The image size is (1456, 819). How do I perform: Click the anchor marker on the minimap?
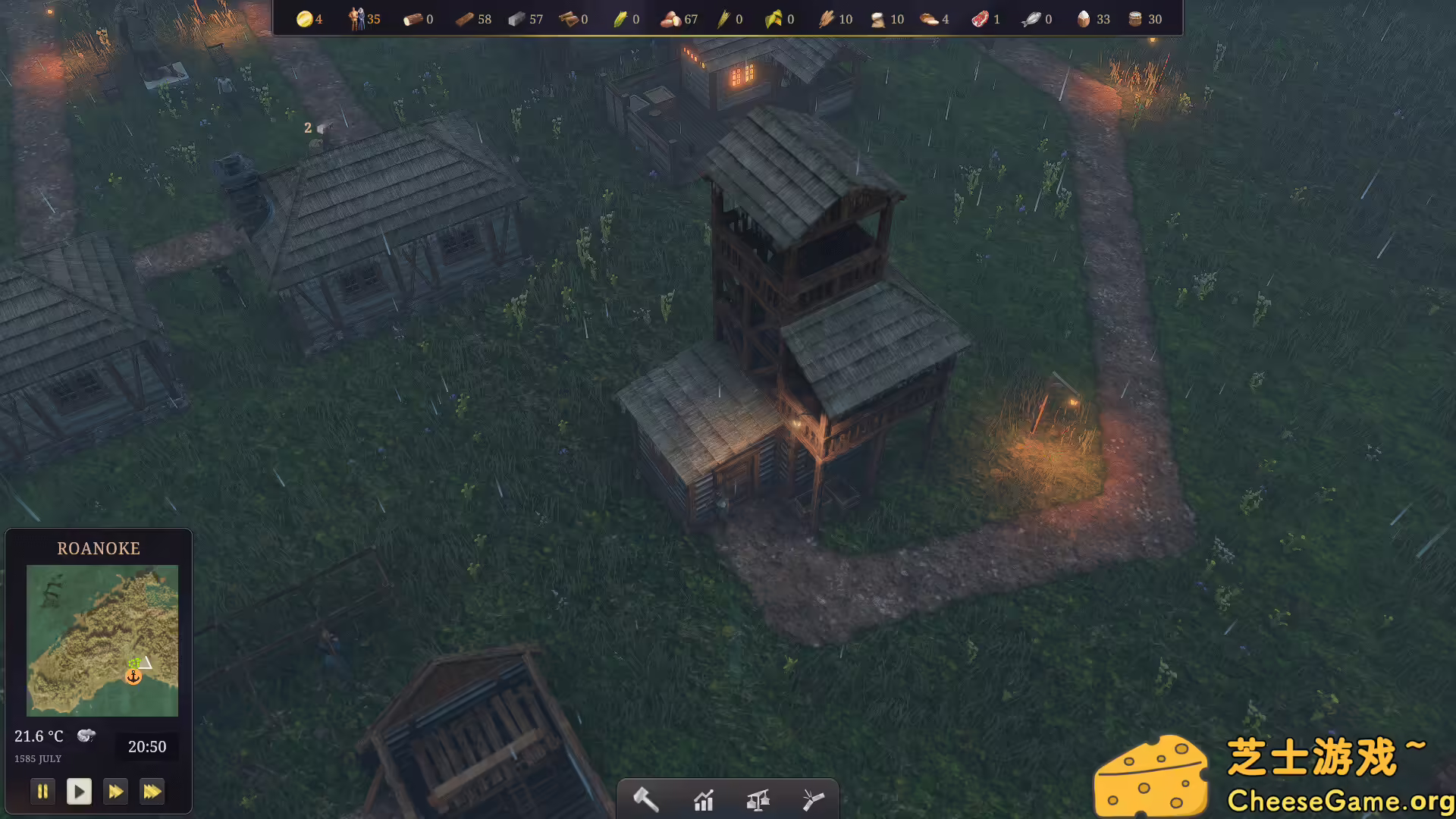click(x=133, y=674)
